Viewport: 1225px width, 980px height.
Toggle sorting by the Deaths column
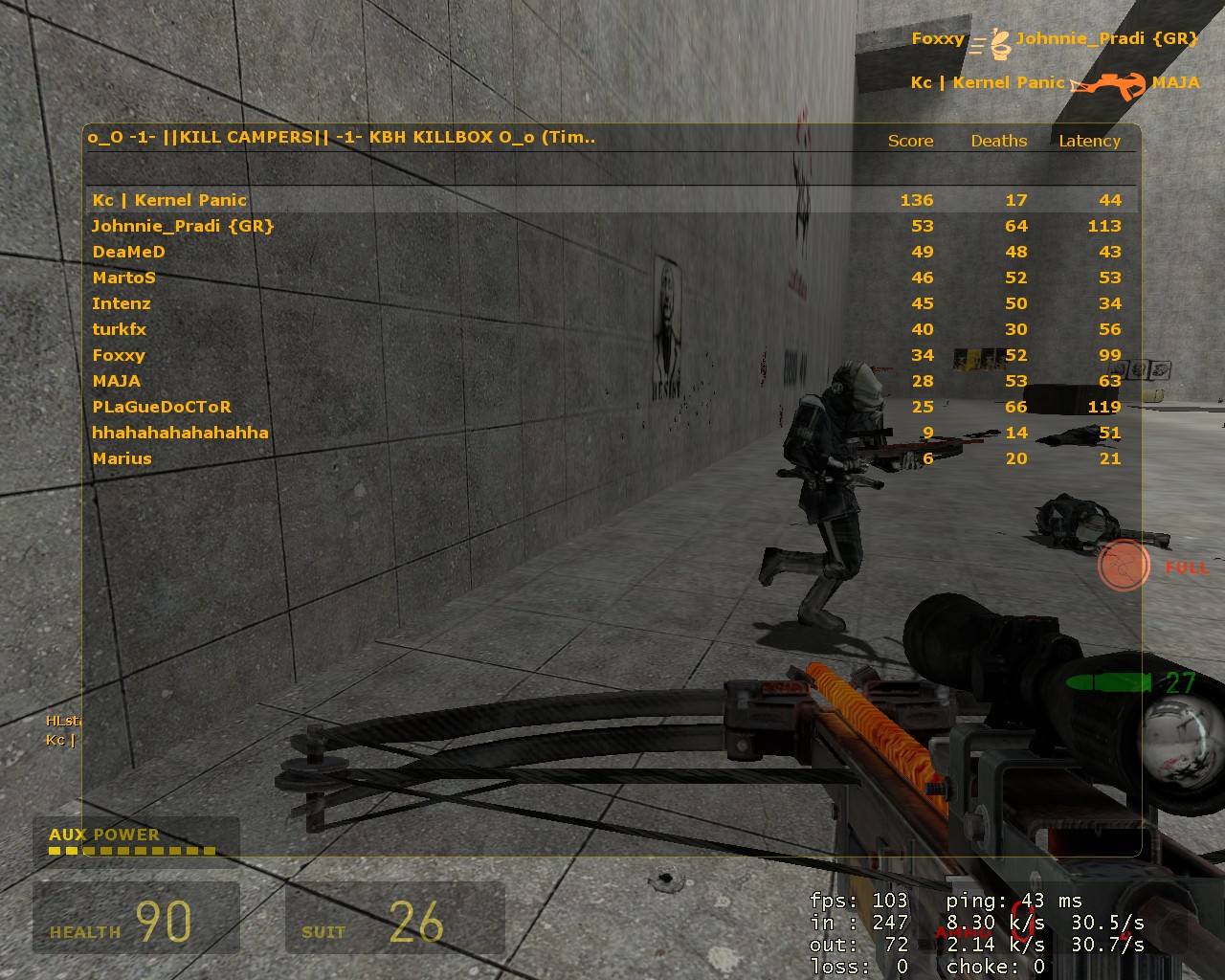[x=998, y=141]
